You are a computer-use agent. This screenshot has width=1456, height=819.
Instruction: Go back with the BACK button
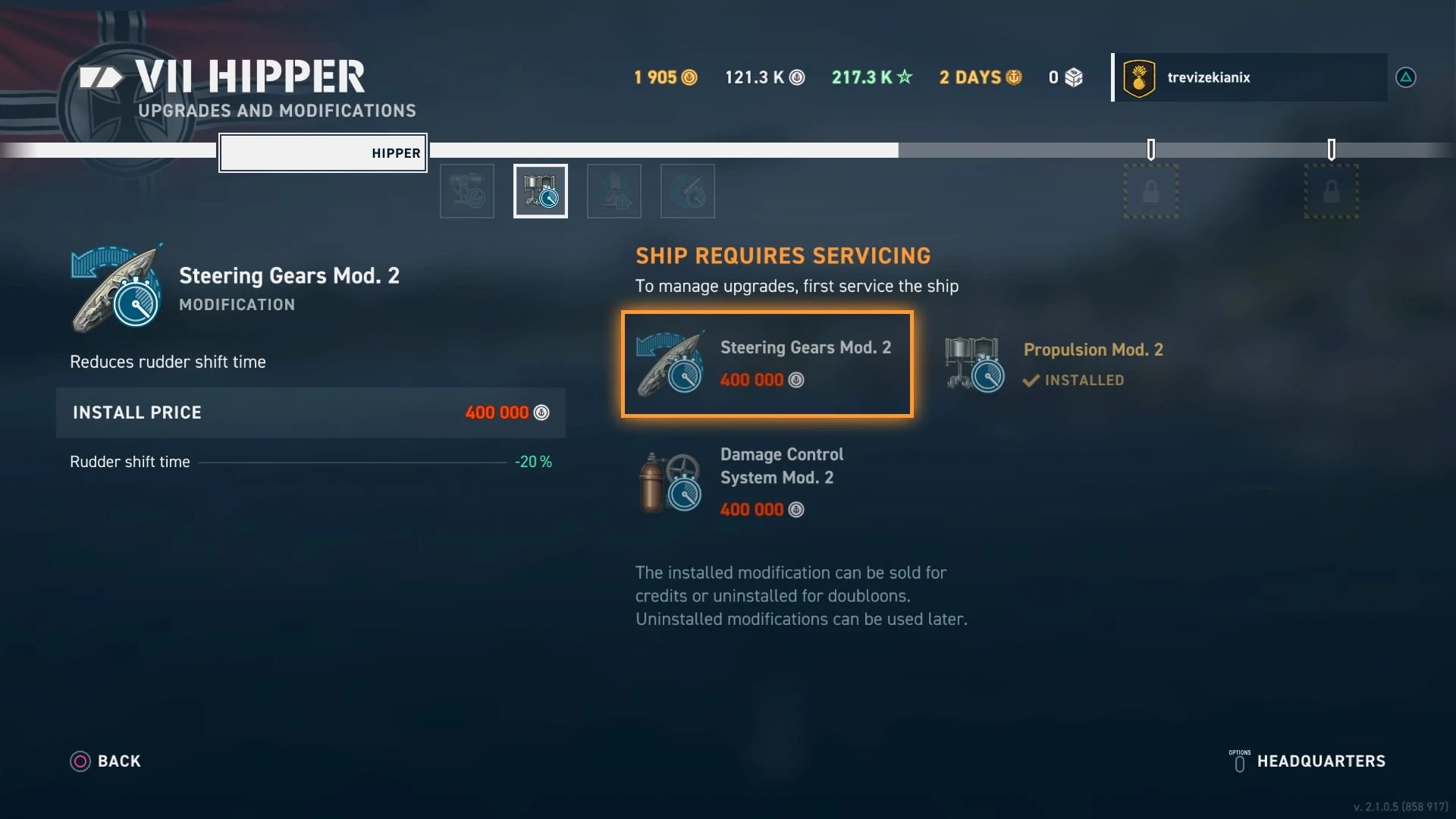pyautogui.click(x=106, y=761)
